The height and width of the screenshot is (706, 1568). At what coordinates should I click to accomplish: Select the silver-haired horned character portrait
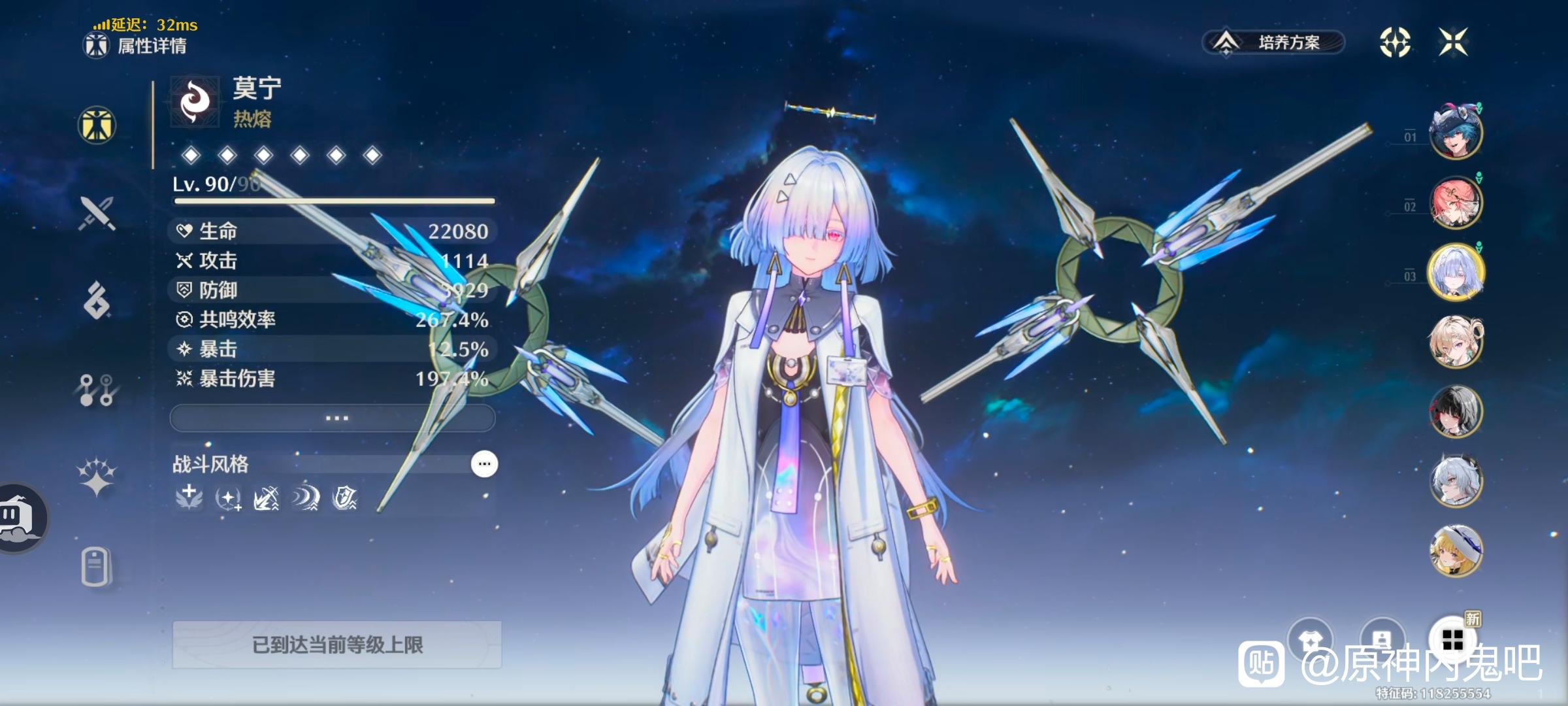coord(1455,481)
